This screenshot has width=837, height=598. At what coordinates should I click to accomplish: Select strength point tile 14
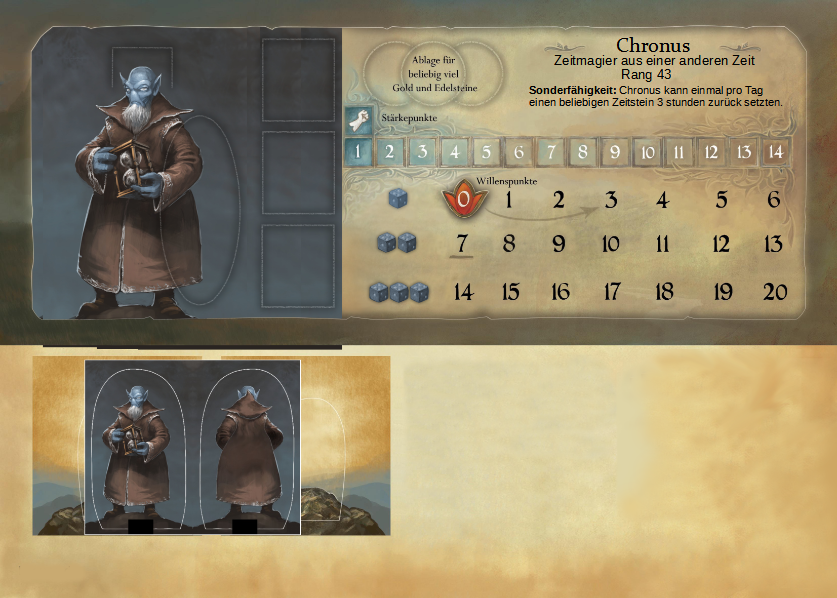[x=773, y=153]
